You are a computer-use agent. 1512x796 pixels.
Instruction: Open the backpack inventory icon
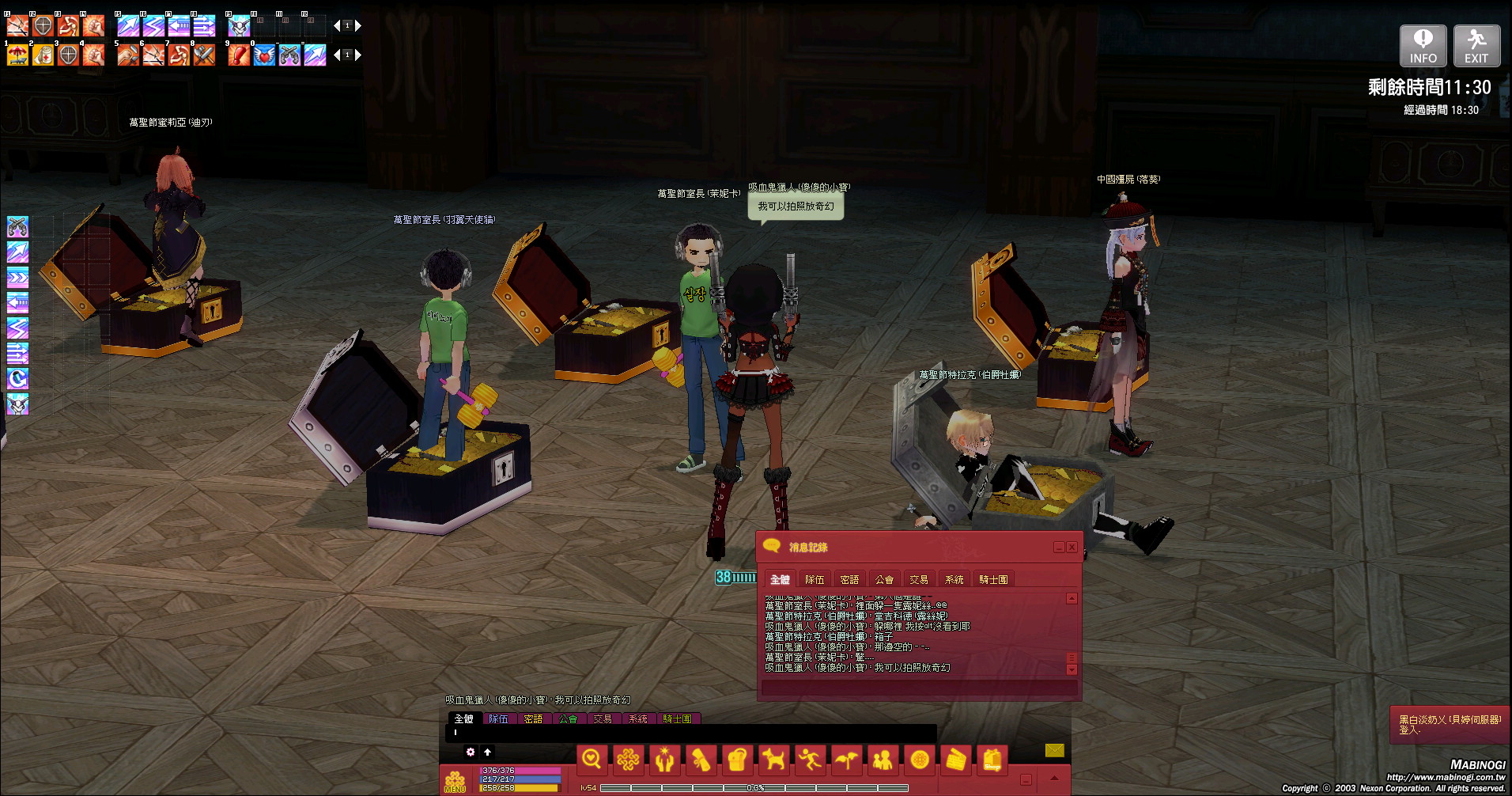[737, 760]
